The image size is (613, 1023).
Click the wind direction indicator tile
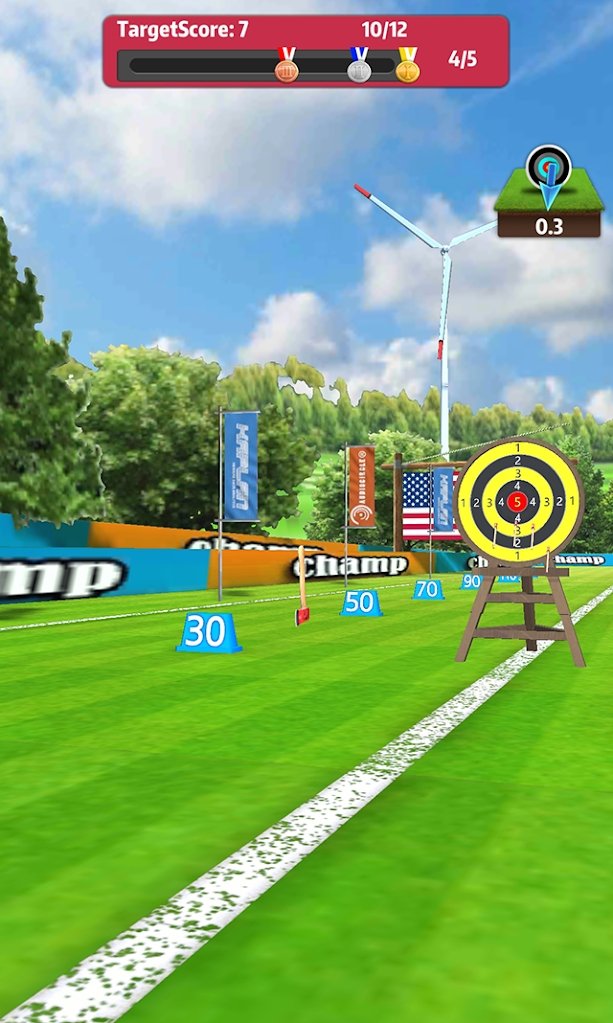pos(548,192)
